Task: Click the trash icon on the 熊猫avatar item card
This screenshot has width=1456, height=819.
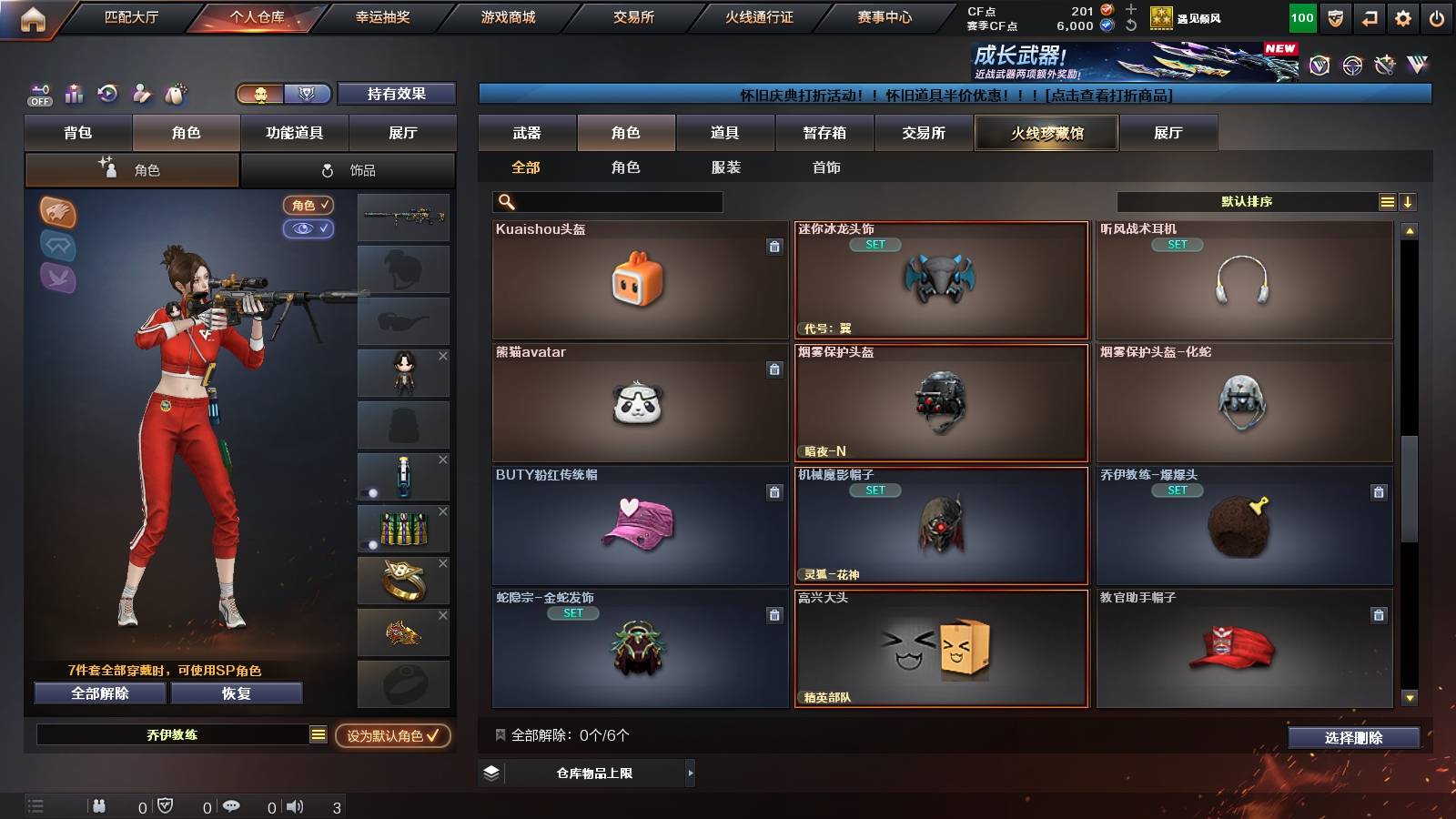Action: pyautogui.click(x=774, y=370)
